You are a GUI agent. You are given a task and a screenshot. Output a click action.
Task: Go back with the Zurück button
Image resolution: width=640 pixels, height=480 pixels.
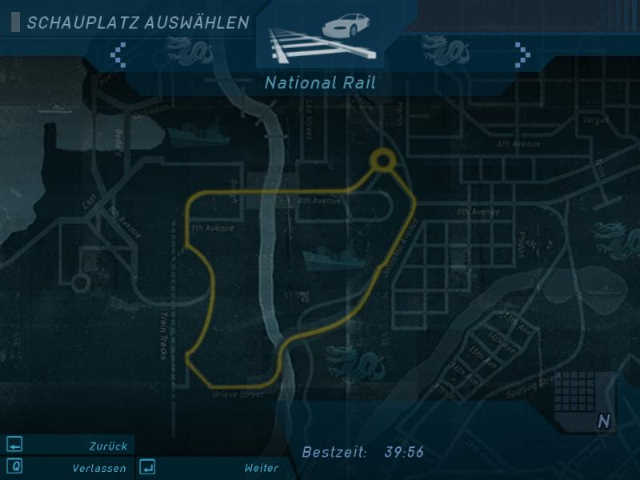pyautogui.click(x=68, y=446)
